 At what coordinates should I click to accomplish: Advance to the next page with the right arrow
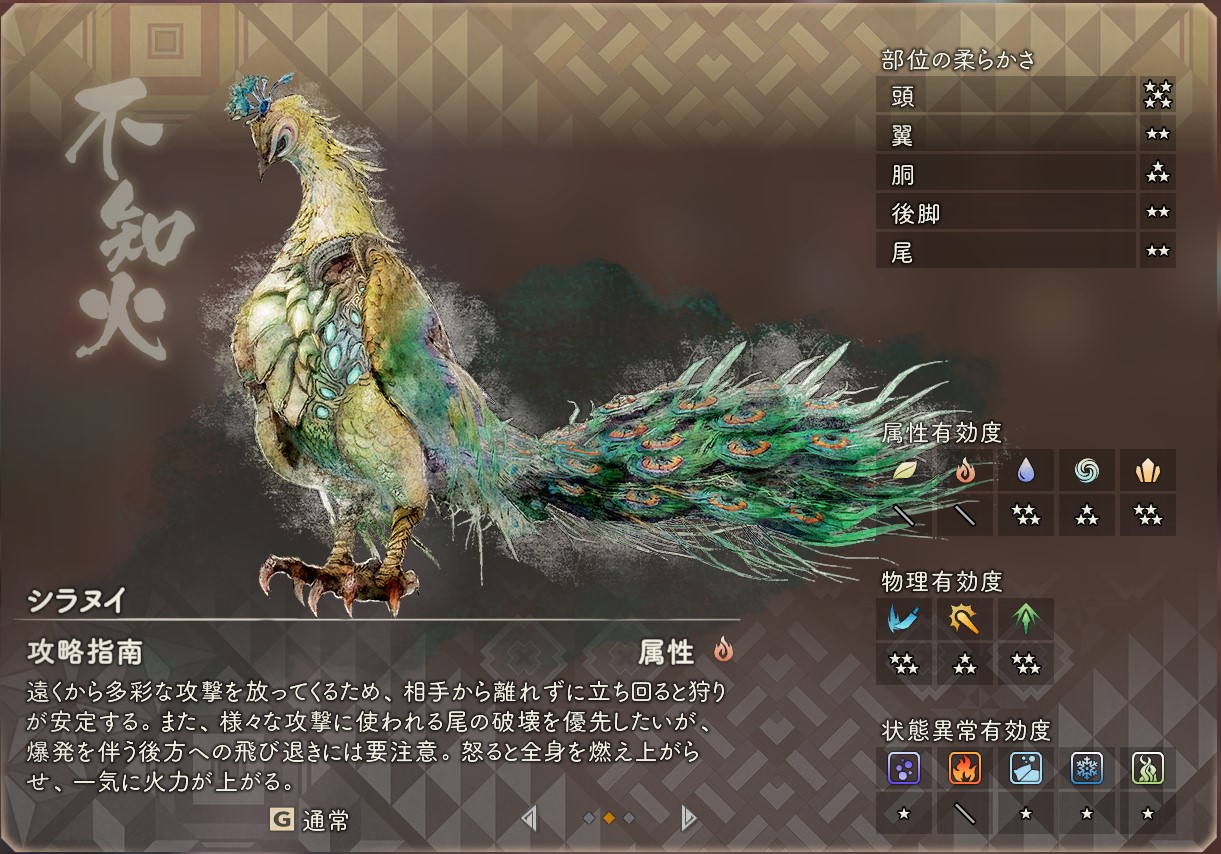pyautogui.click(x=688, y=819)
